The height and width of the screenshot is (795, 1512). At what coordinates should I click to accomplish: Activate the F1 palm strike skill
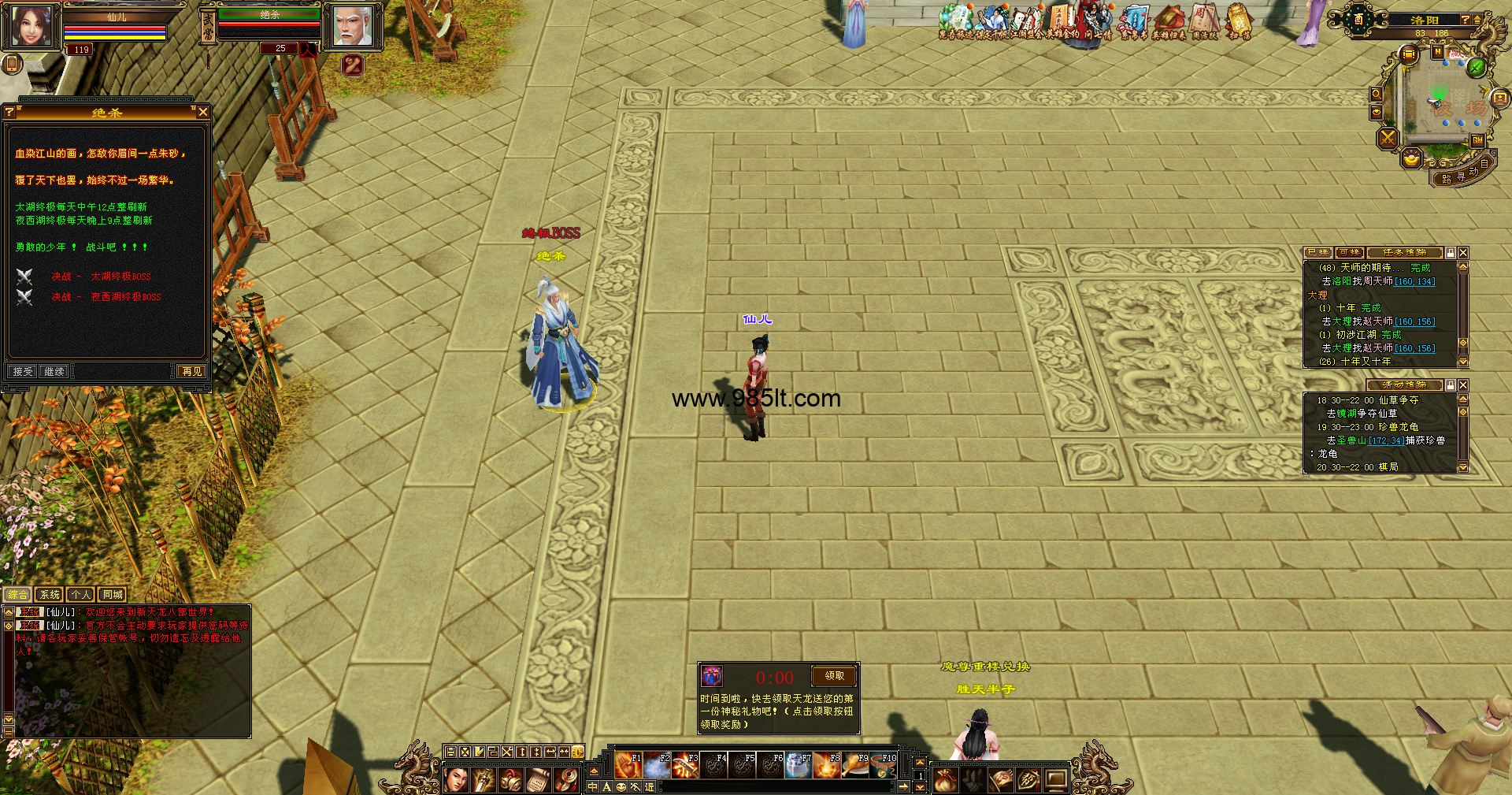pyautogui.click(x=628, y=765)
